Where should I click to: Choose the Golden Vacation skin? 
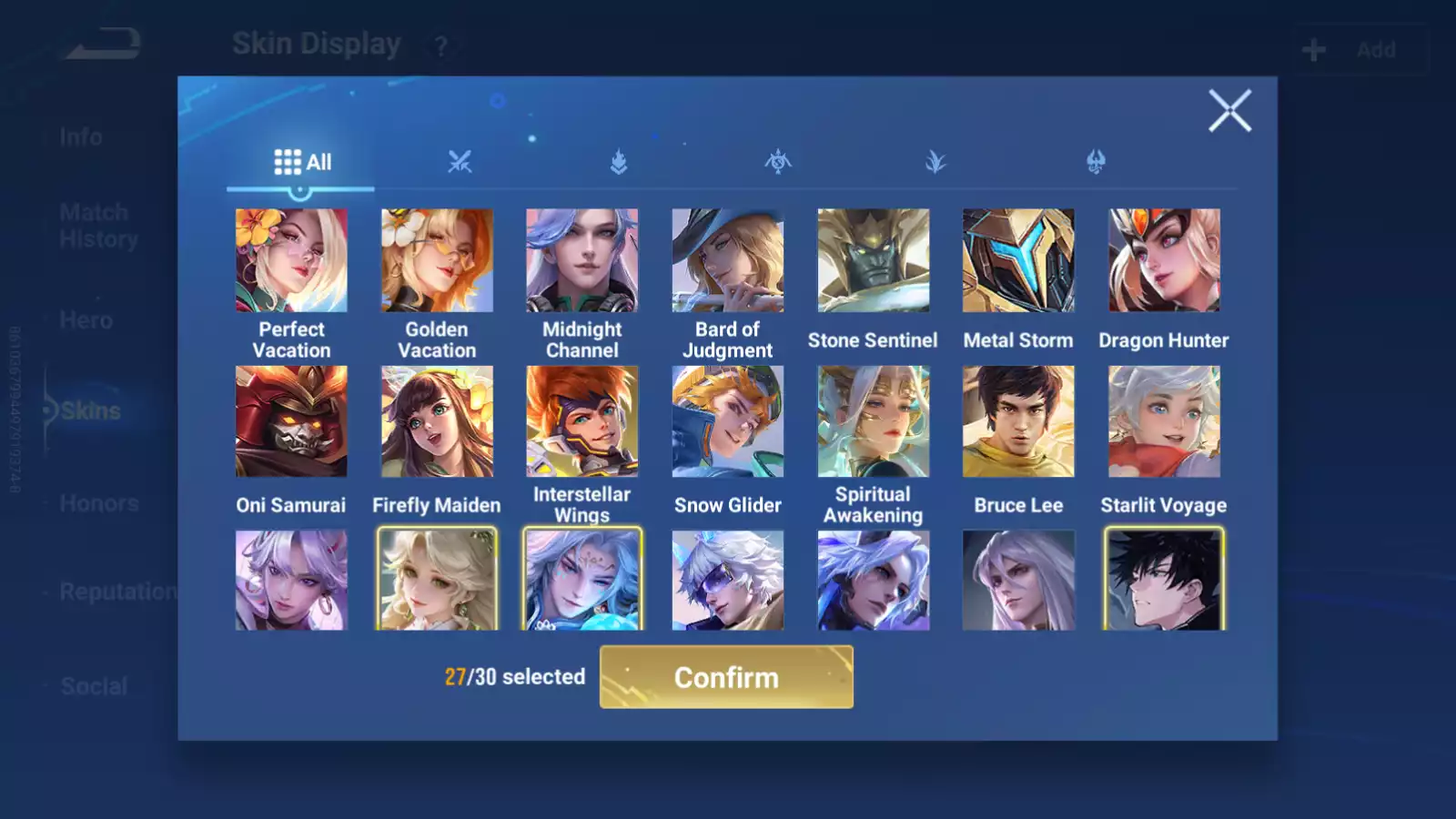tap(437, 261)
